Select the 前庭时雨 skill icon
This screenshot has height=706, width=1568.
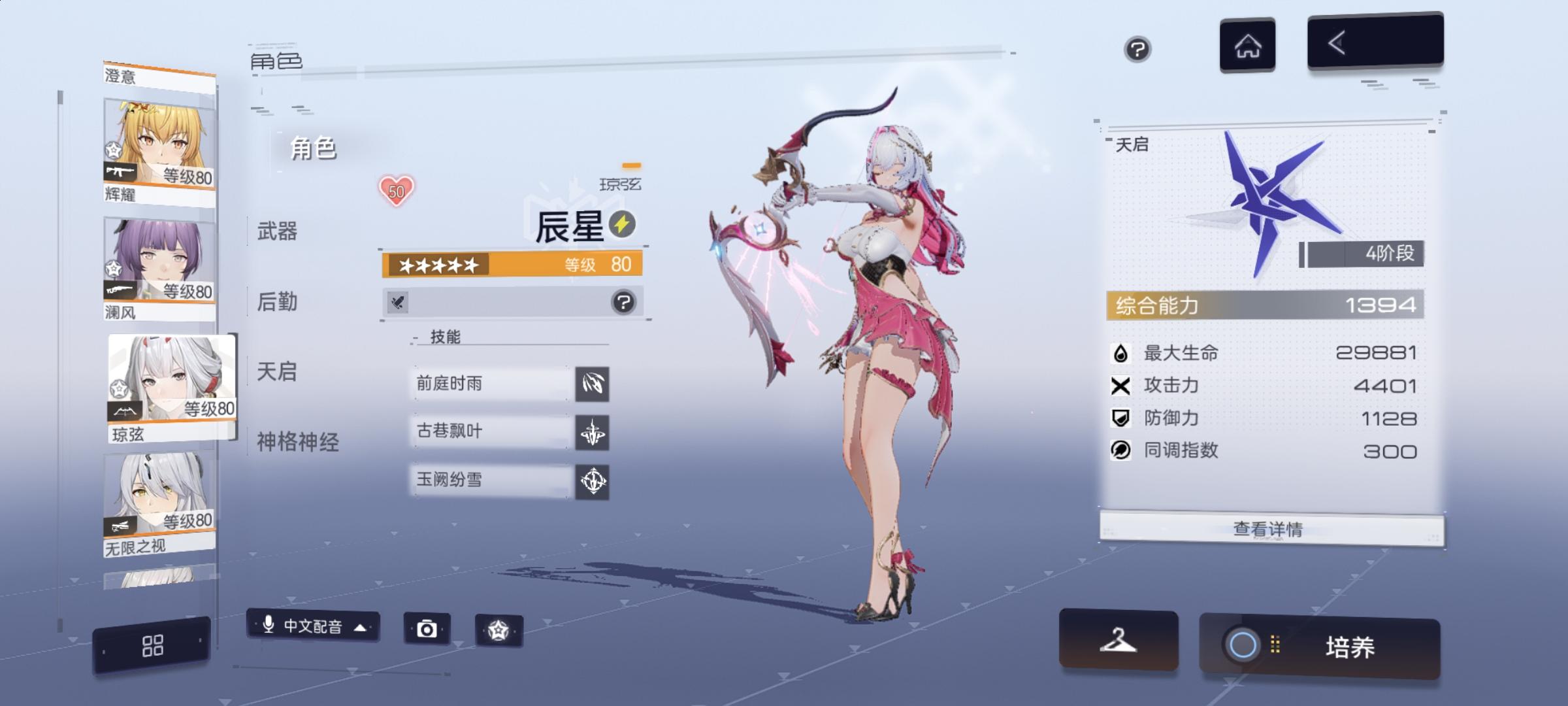point(593,385)
